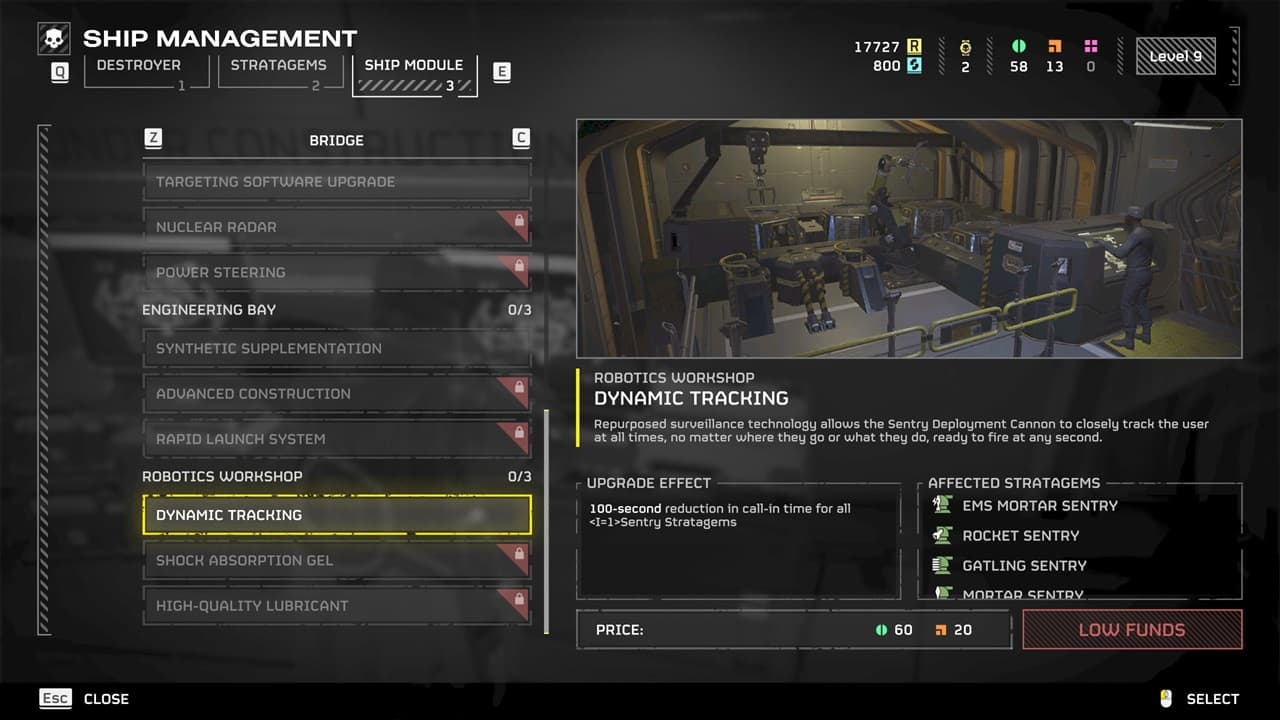
Task: Select Synthetic Supplementation upgrade
Action: pyautogui.click(x=336, y=348)
